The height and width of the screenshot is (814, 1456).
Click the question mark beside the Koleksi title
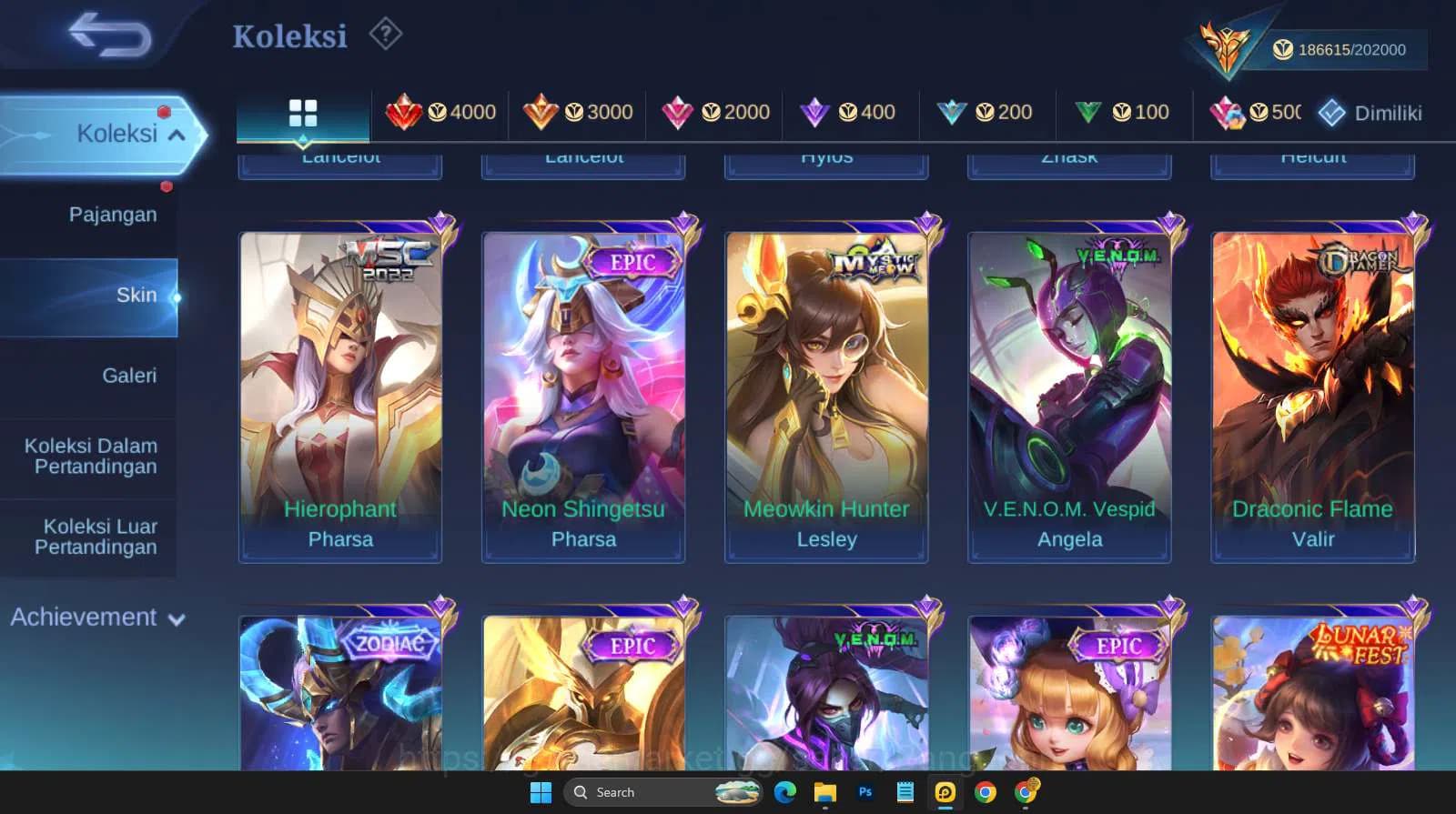pyautogui.click(x=386, y=34)
